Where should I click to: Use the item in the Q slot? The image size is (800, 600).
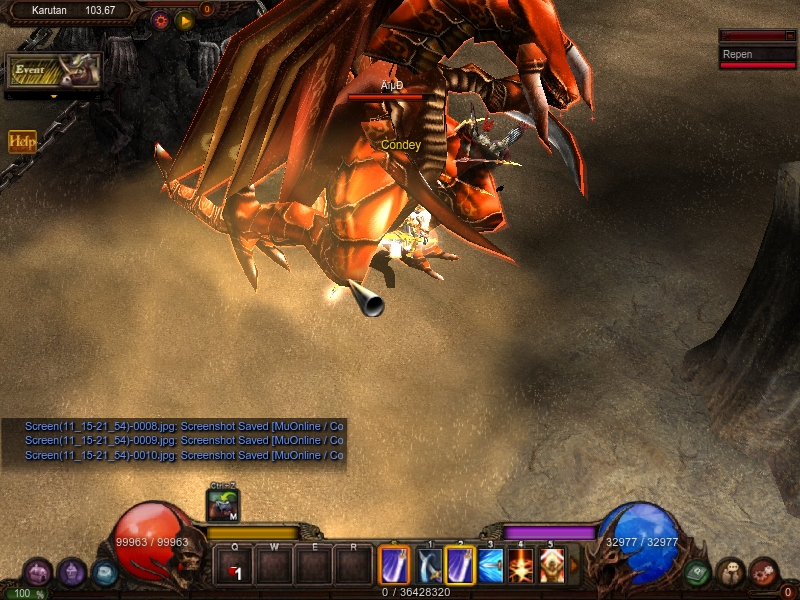[x=234, y=566]
